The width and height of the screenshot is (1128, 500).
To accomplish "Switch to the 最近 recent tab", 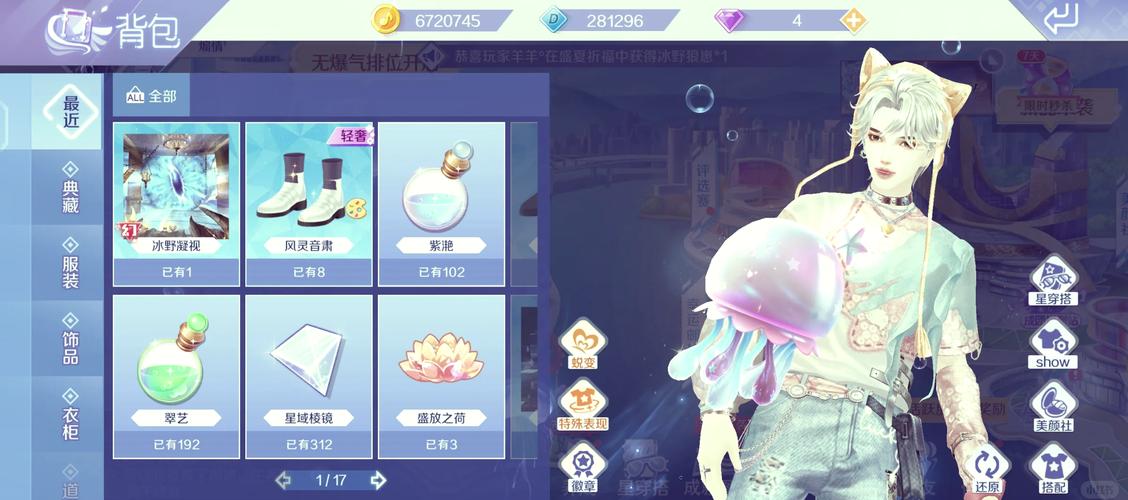I will (x=70, y=111).
